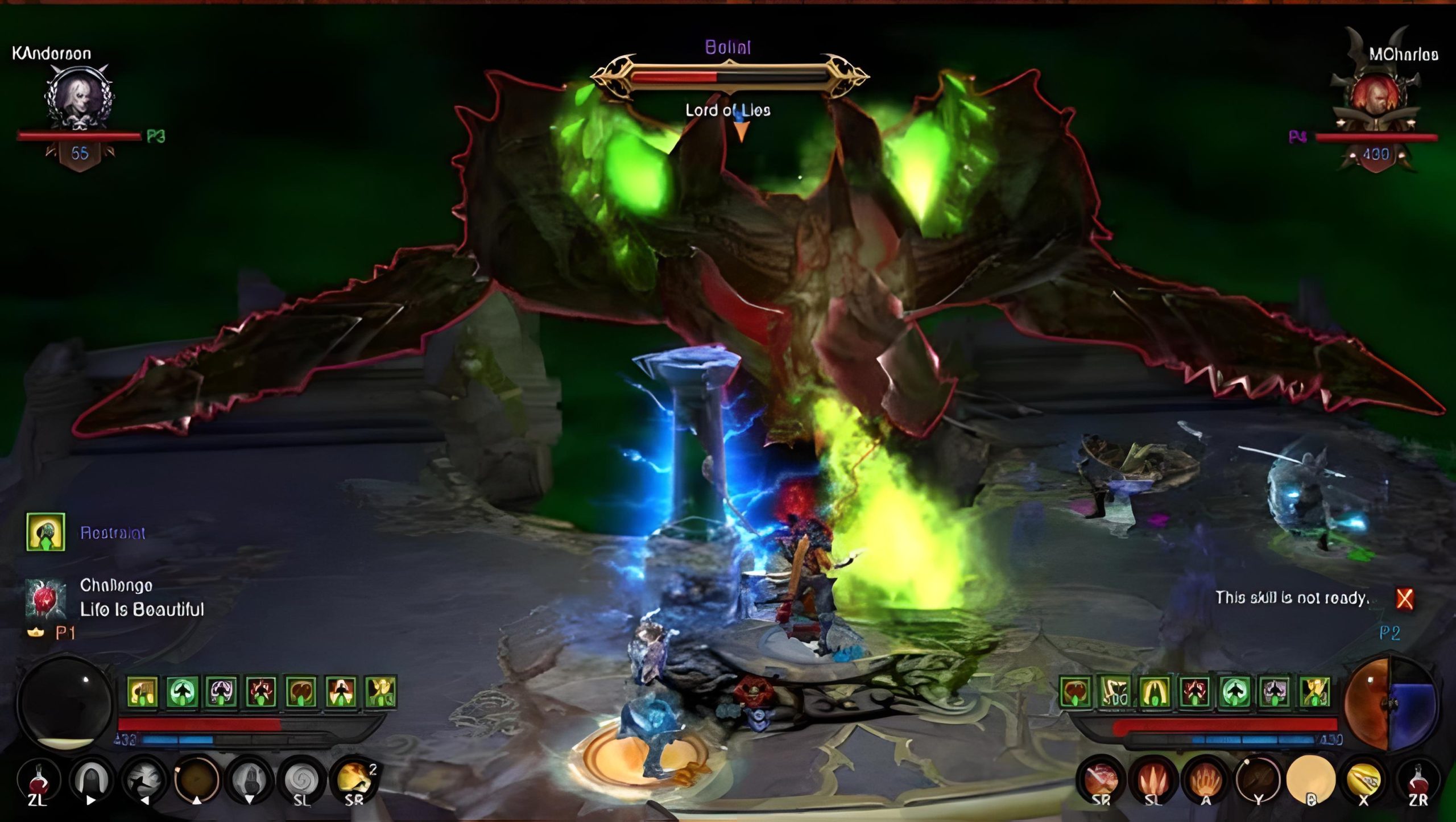Click P1's first yellow buff icon
This screenshot has height=822, width=1456.
[142, 692]
